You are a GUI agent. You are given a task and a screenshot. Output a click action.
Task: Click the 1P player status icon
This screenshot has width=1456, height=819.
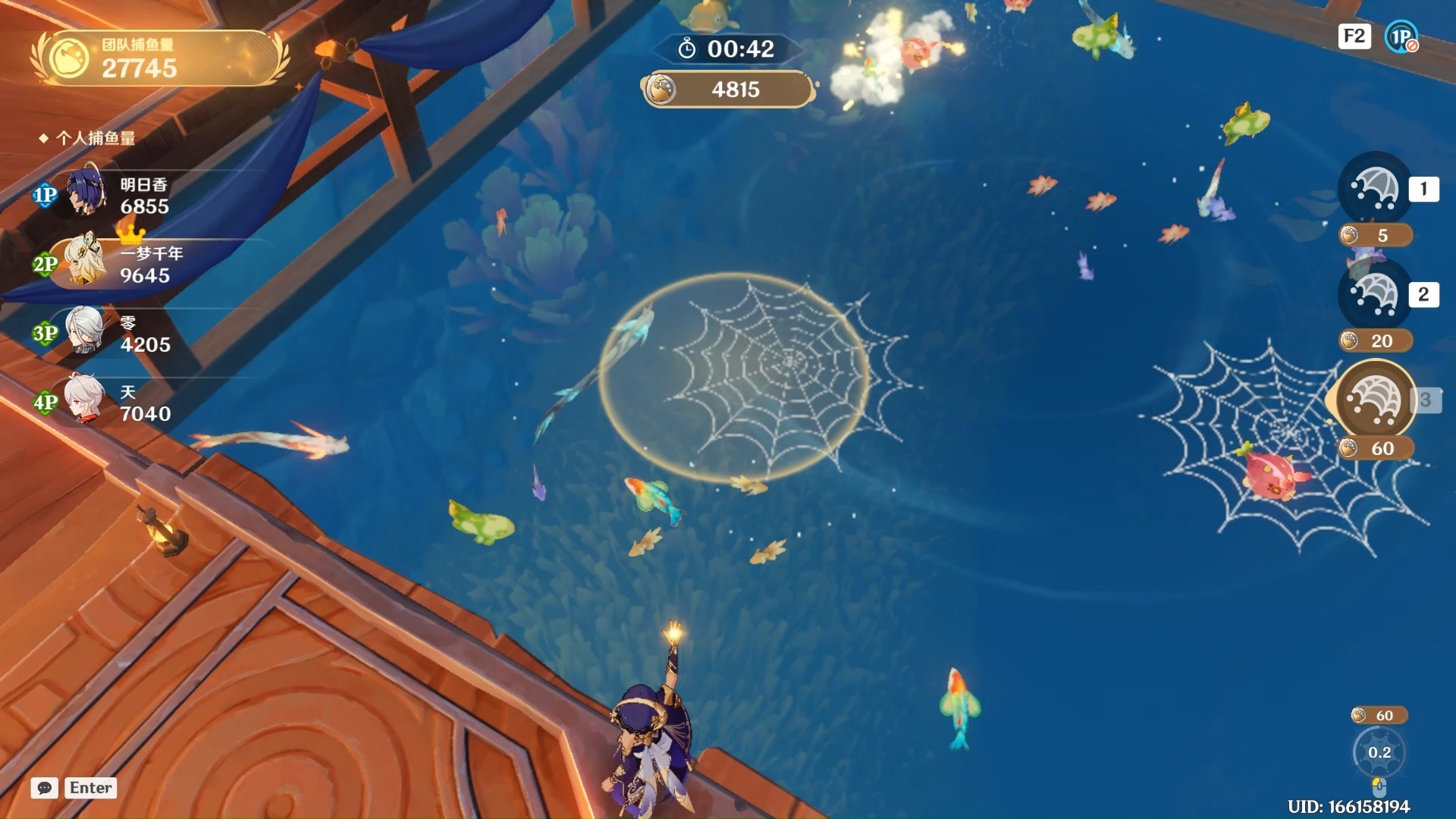(x=1401, y=36)
